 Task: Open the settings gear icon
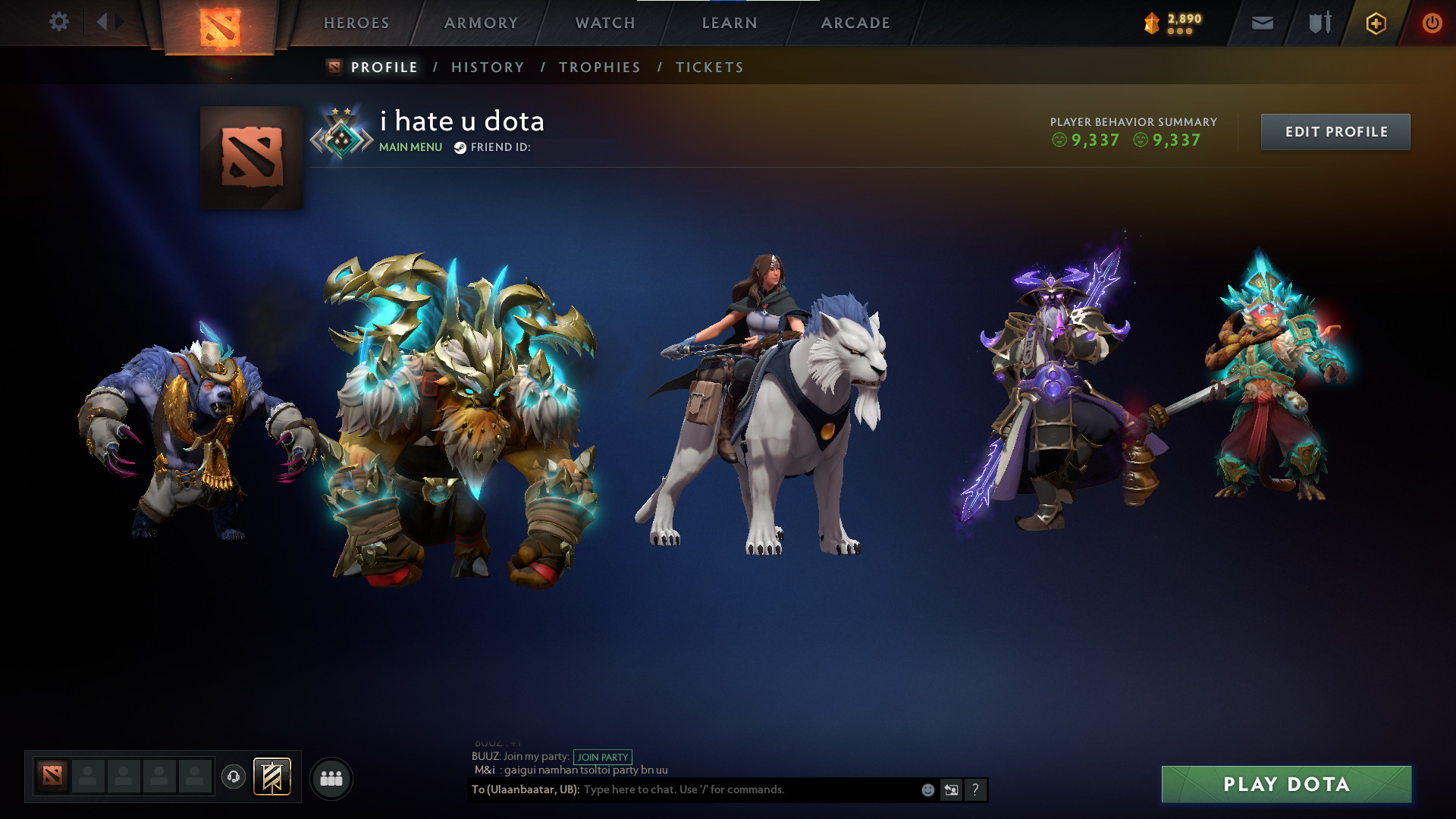[59, 22]
